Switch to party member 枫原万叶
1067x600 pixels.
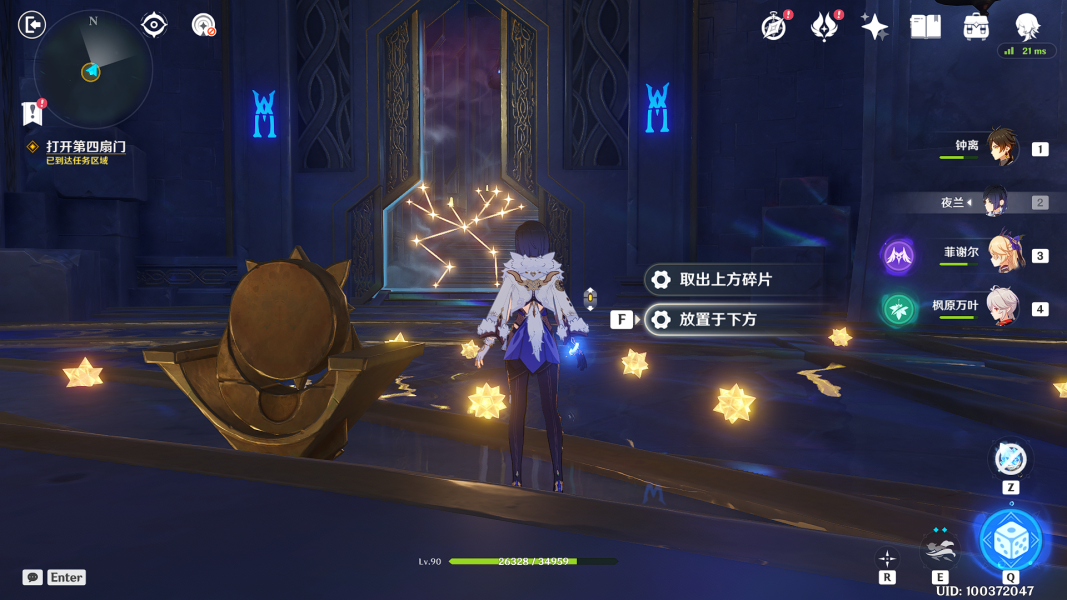1003,307
